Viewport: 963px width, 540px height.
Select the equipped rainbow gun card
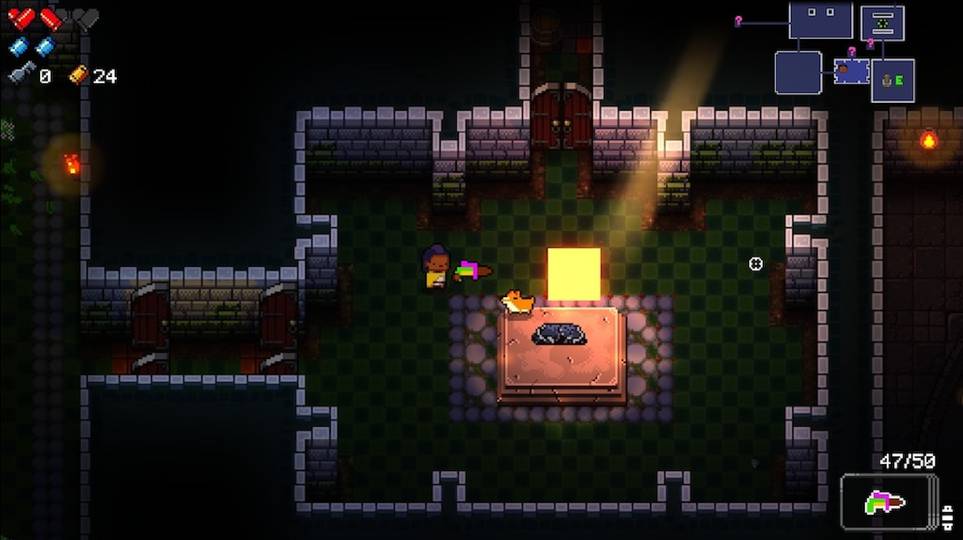tap(888, 502)
